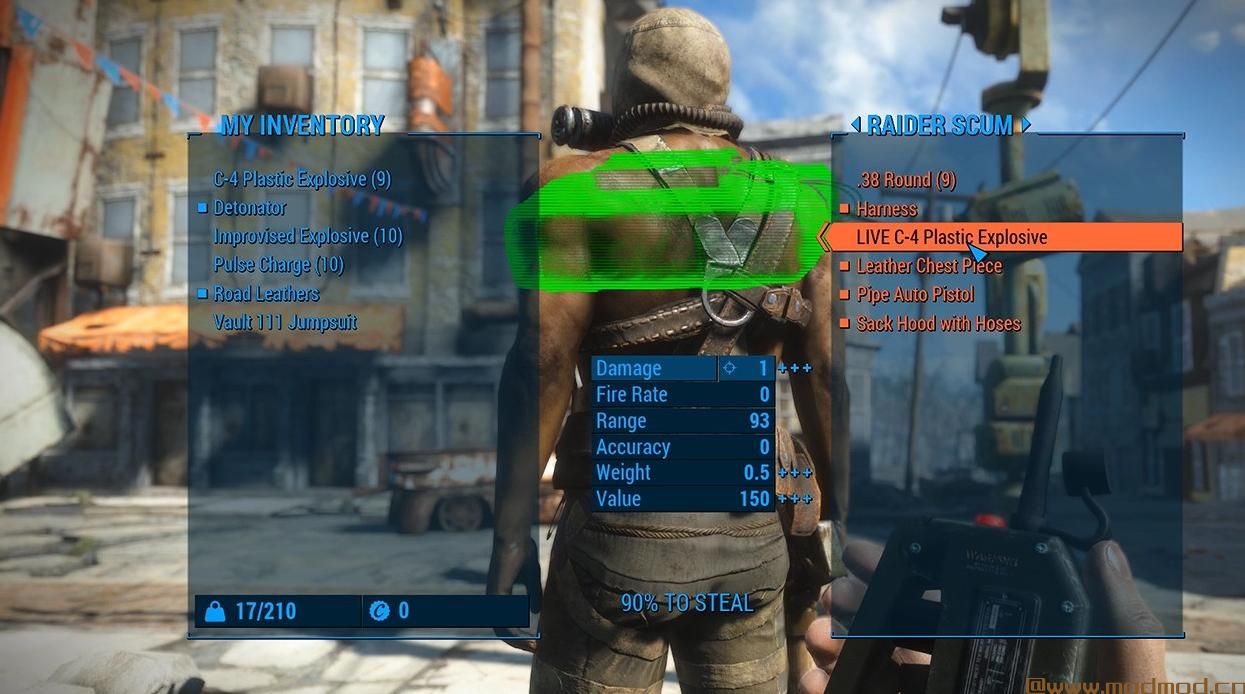Take the Pipe Auto Pistol
The width and height of the screenshot is (1245, 694).
point(914,295)
